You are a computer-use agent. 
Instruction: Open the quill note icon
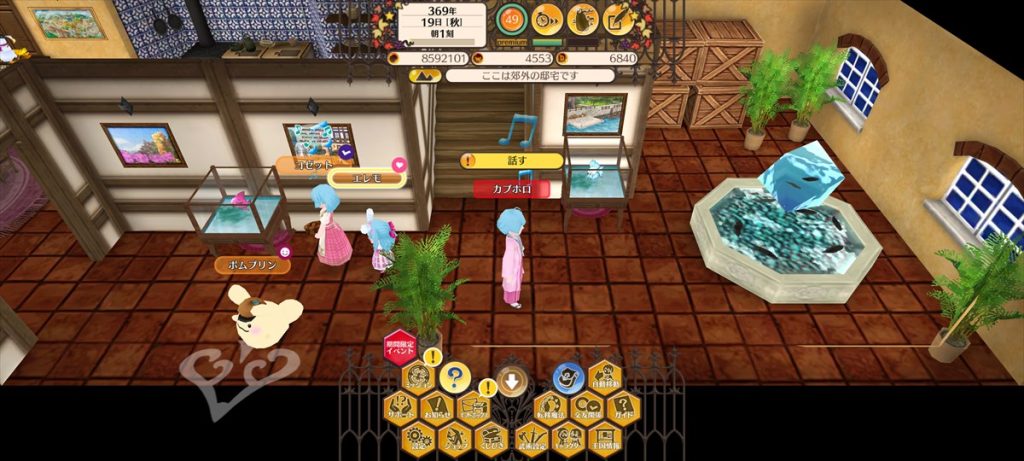click(619, 18)
